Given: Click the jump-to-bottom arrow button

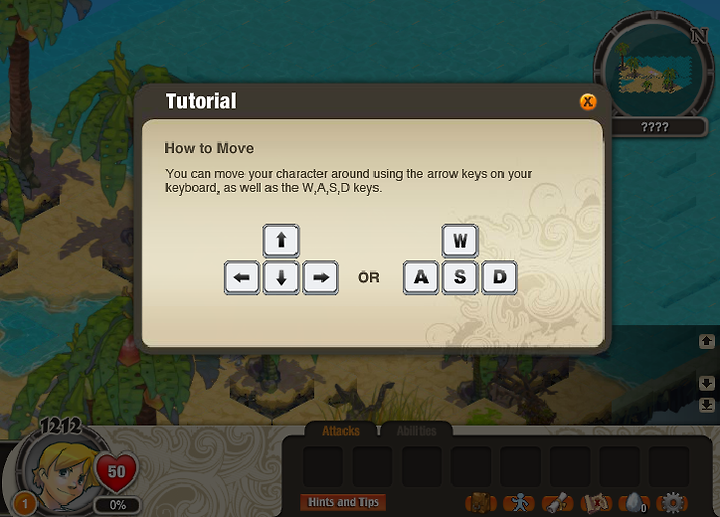Looking at the screenshot, I should (706, 405).
